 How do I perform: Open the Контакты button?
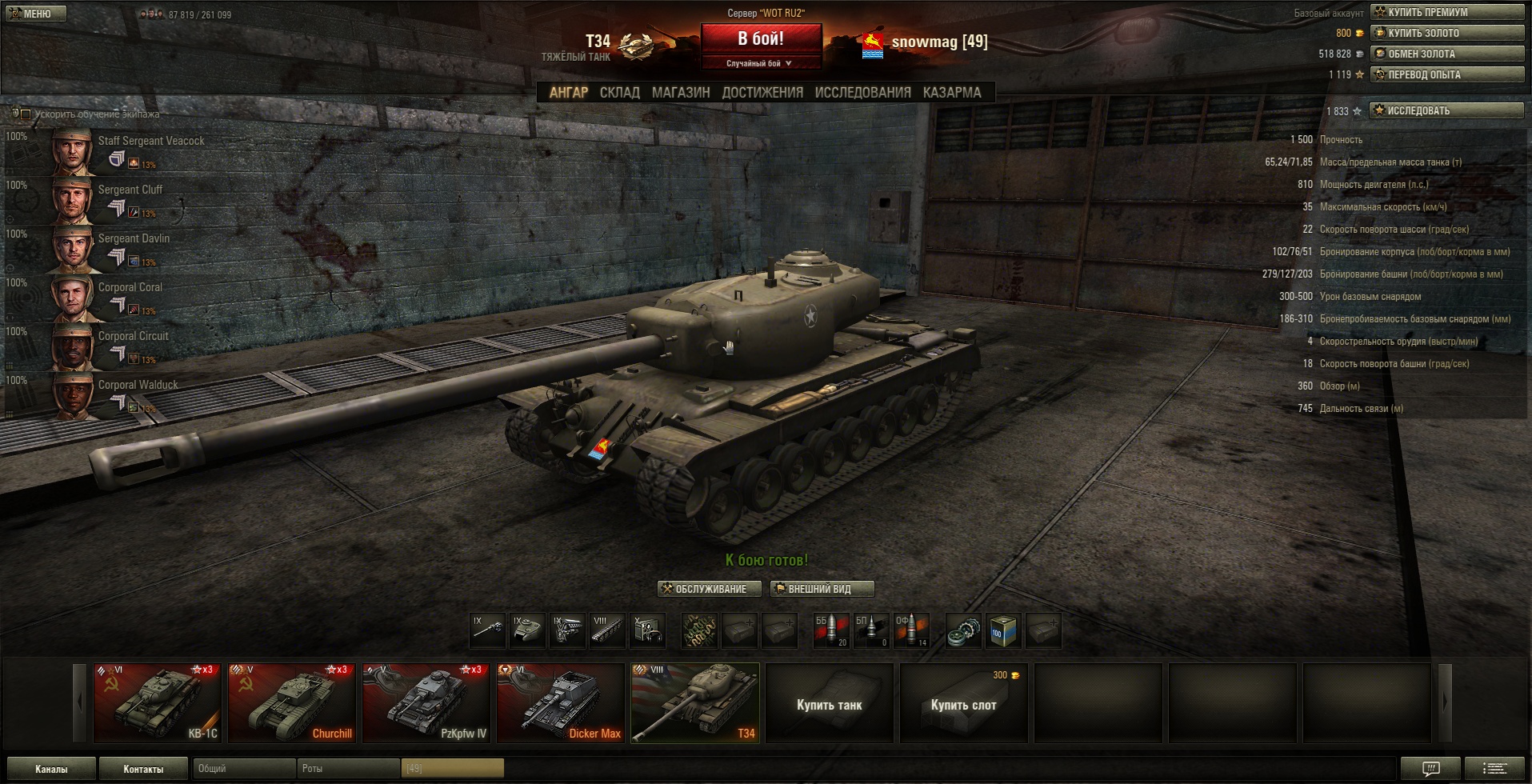(143, 769)
